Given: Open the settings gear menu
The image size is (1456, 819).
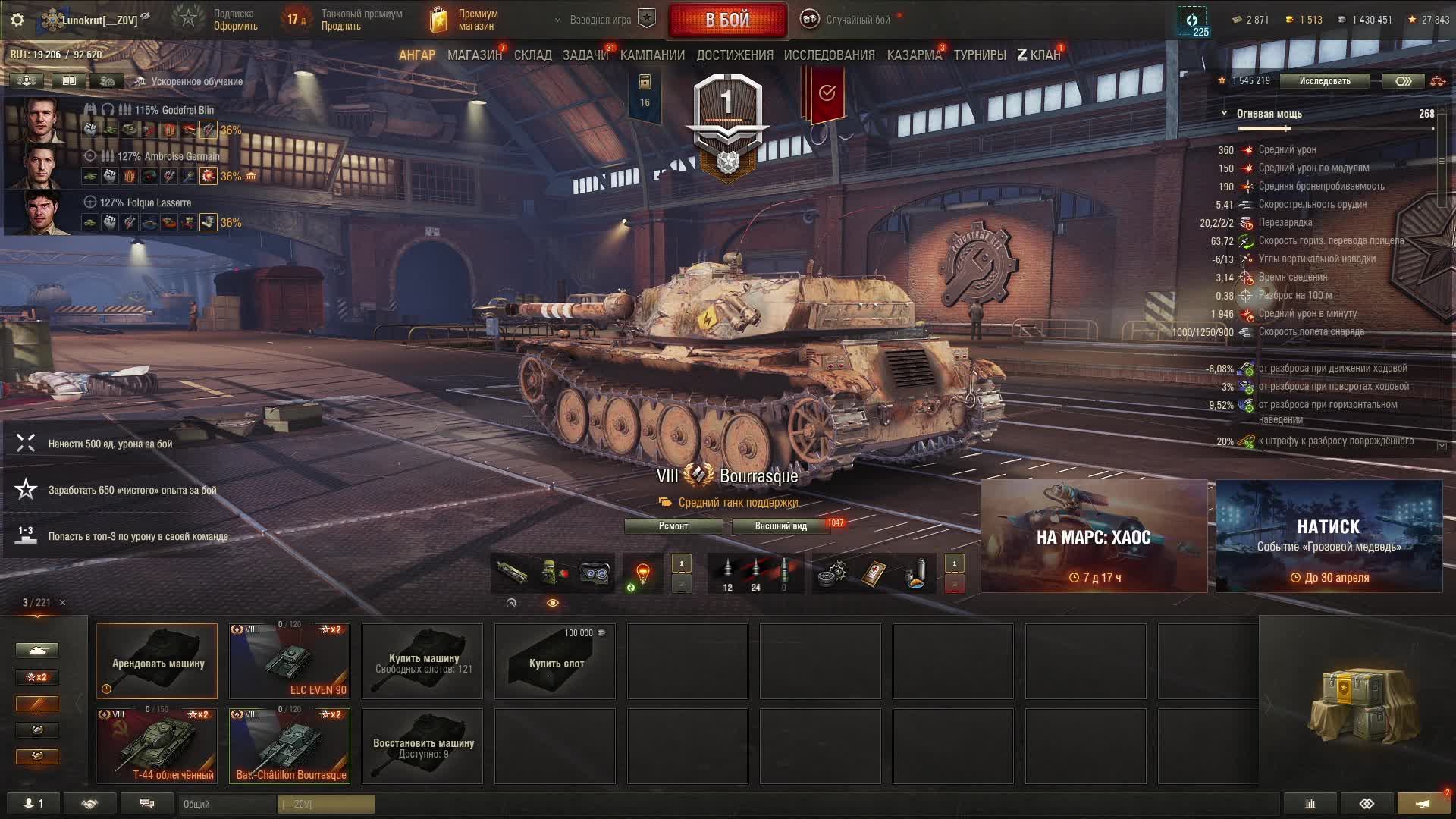Looking at the screenshot, I should coord(17,20).
